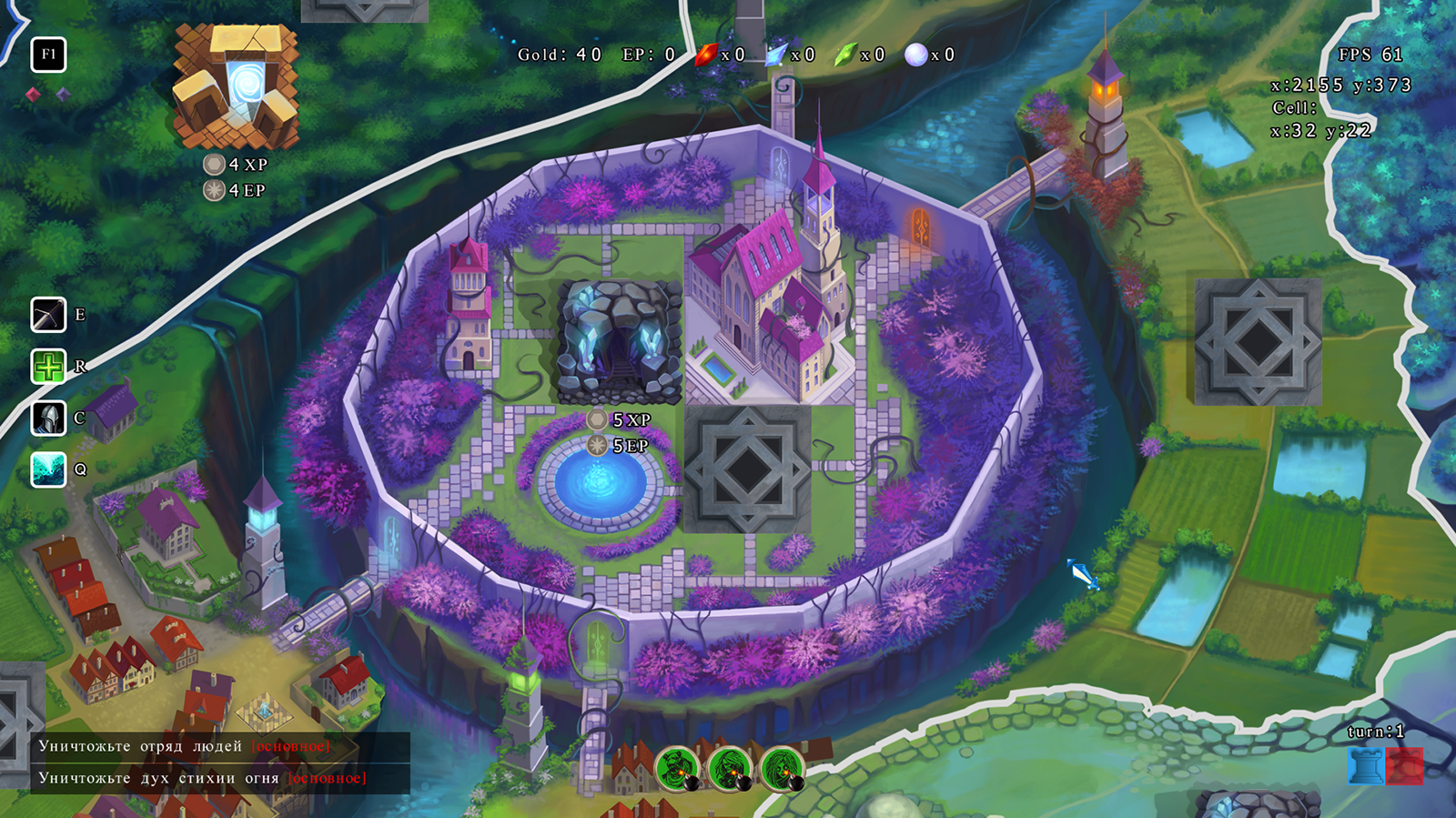Screen dimensions: 1456x818
Task: Open the F1 help button
Action: (x=48, y=55)
